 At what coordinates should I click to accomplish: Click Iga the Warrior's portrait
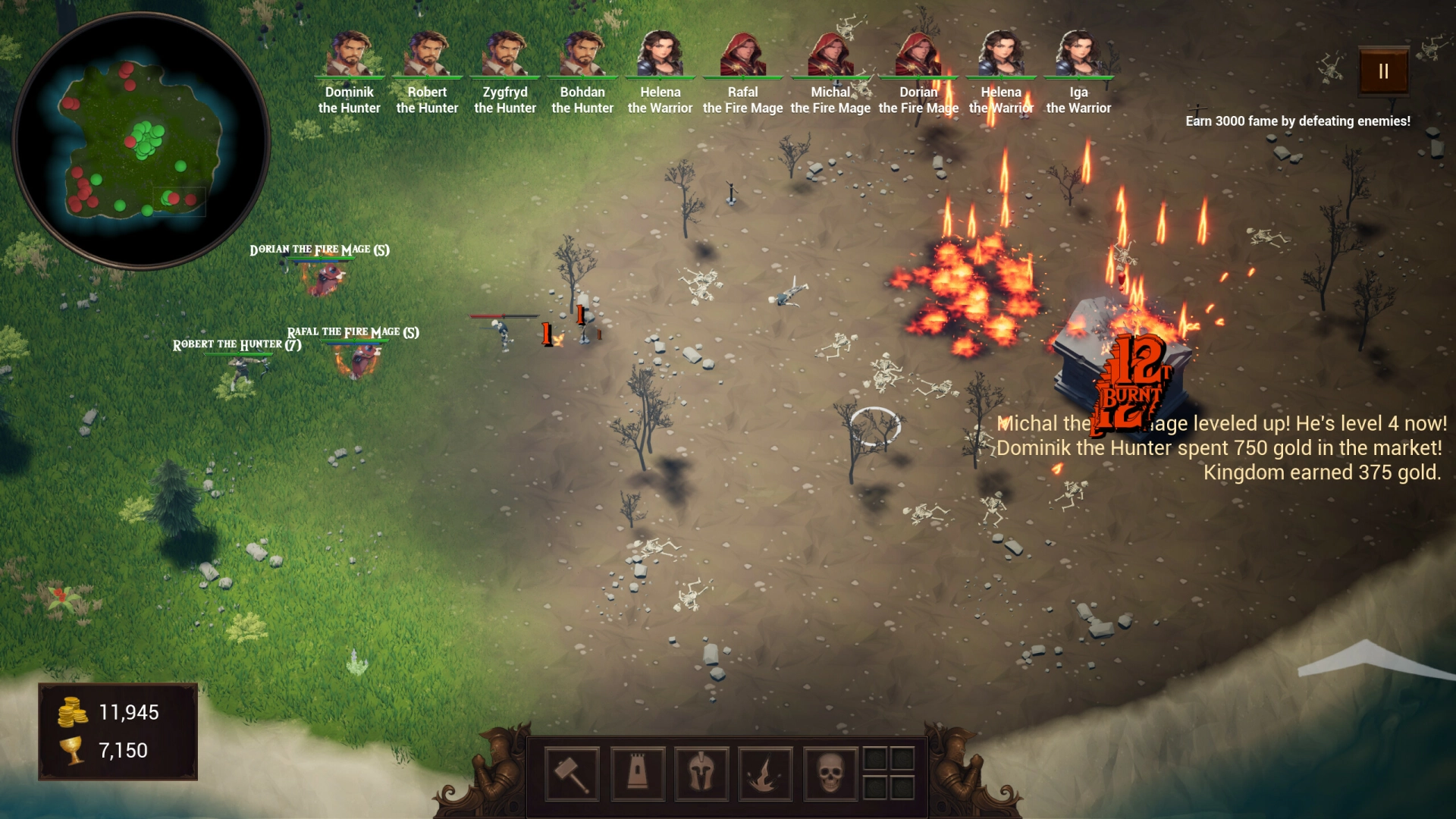[x=1078, y=53]
